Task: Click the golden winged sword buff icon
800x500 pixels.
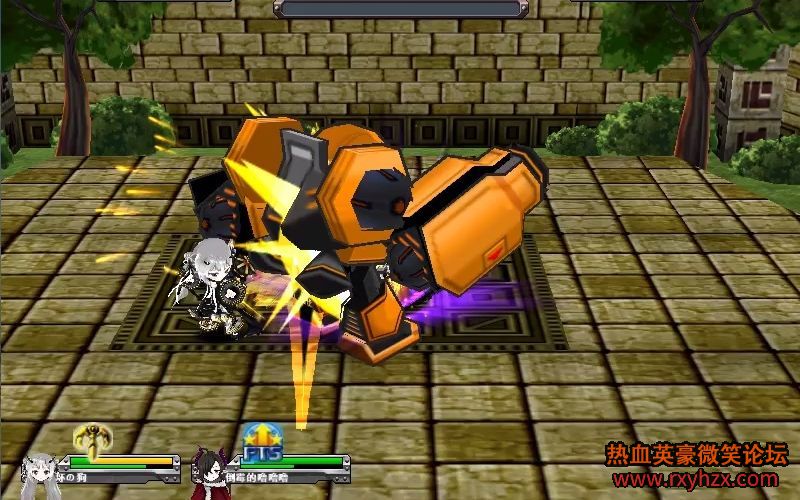Action: 93,438
